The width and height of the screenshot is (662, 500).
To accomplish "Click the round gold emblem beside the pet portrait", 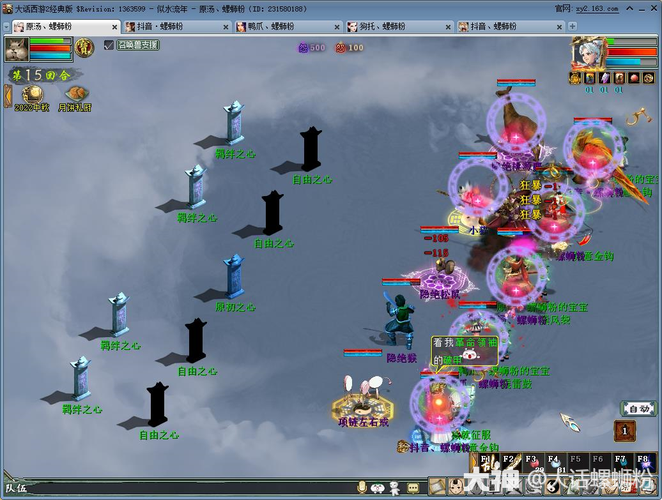I will (x=84, y=46).
